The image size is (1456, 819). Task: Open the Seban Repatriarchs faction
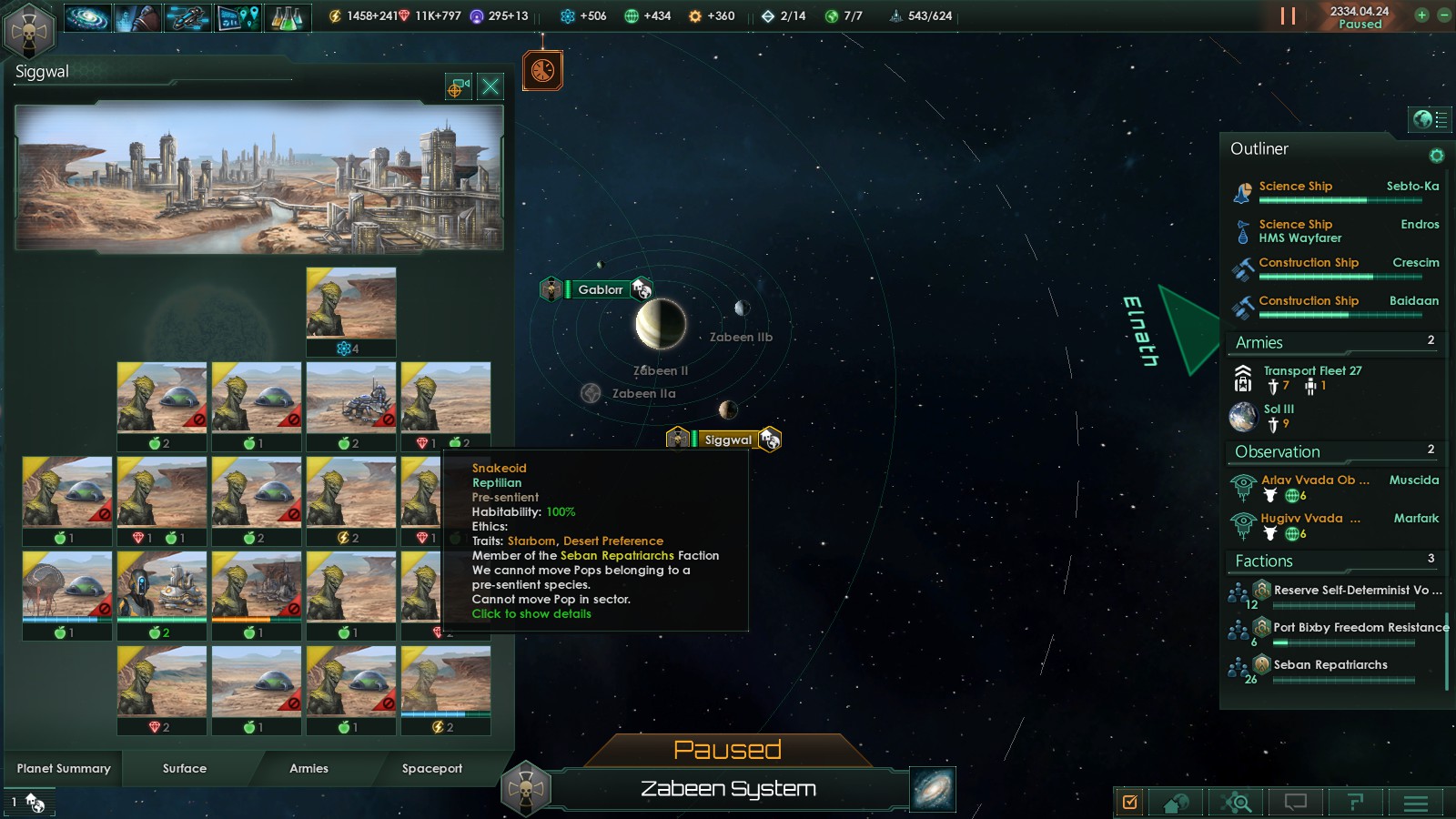pos(1330,665)
